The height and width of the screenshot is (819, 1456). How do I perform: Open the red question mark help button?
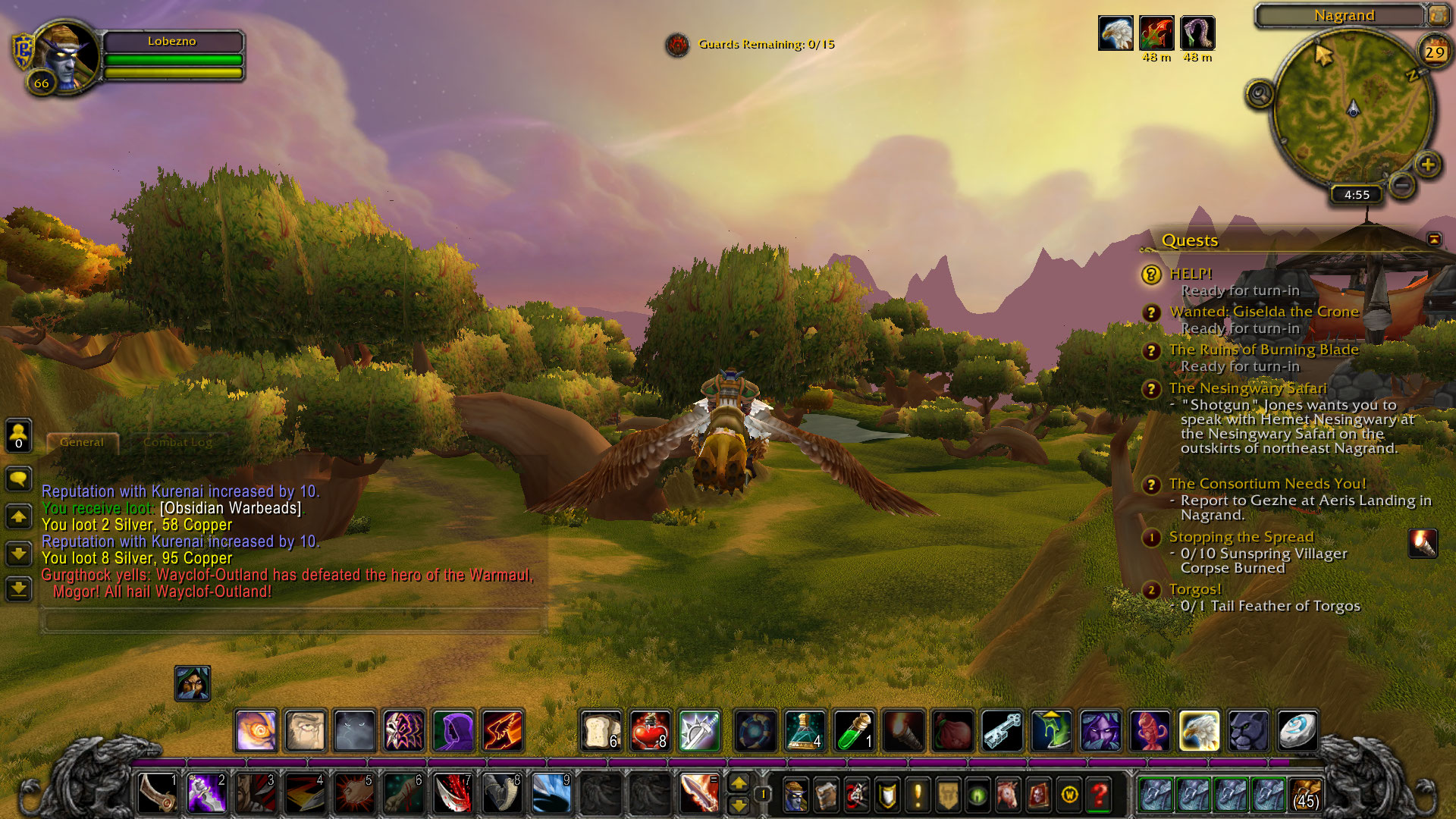[1100, 795]
